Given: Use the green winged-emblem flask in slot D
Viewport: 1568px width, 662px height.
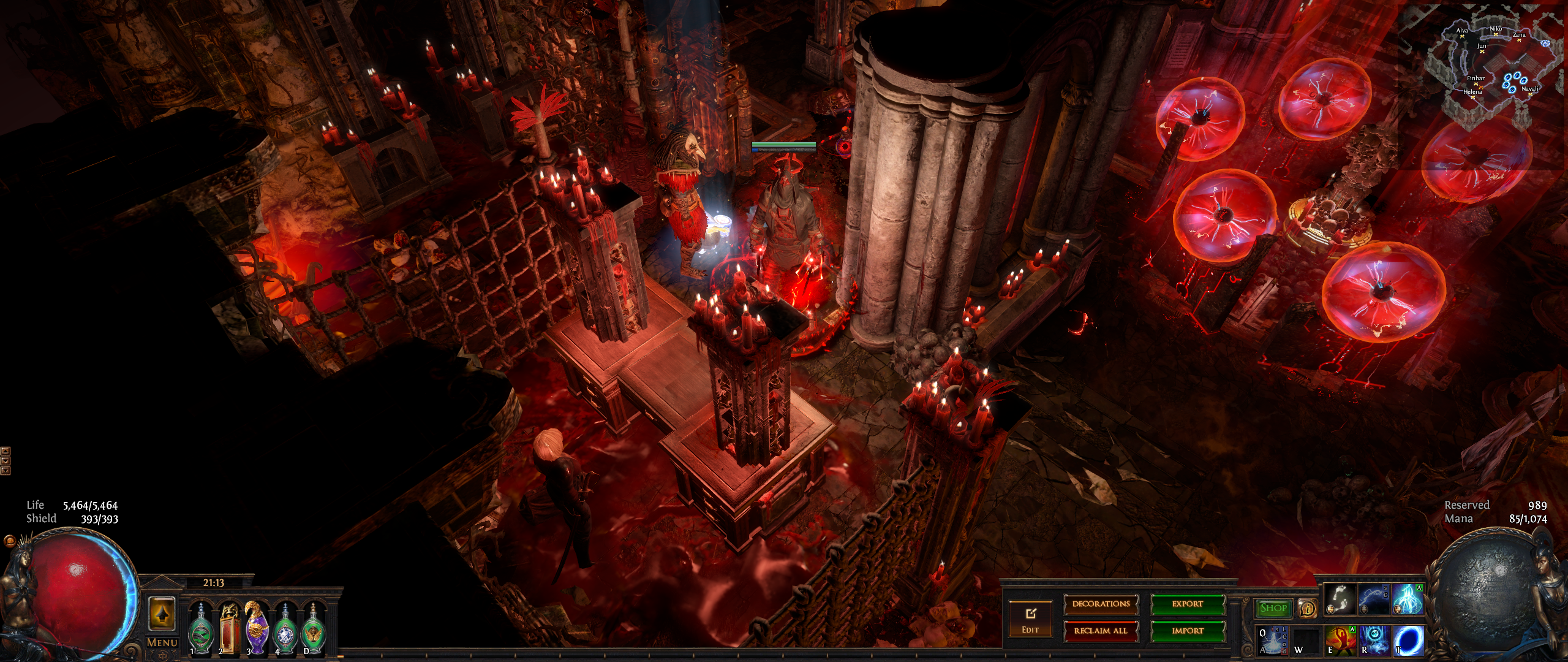Looking at the screenshot, I should [313, 629].
